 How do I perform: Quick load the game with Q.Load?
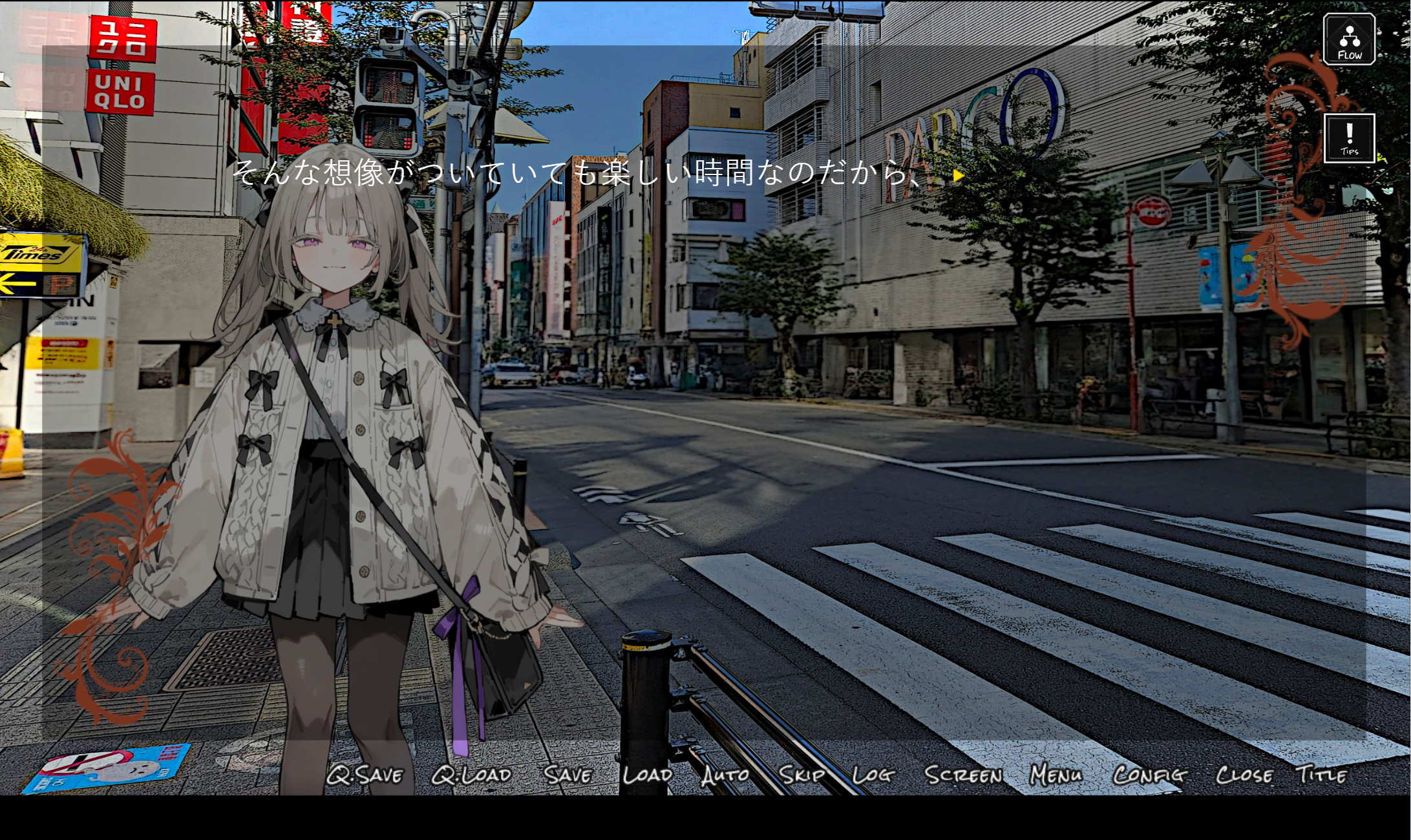coord(471,773)
